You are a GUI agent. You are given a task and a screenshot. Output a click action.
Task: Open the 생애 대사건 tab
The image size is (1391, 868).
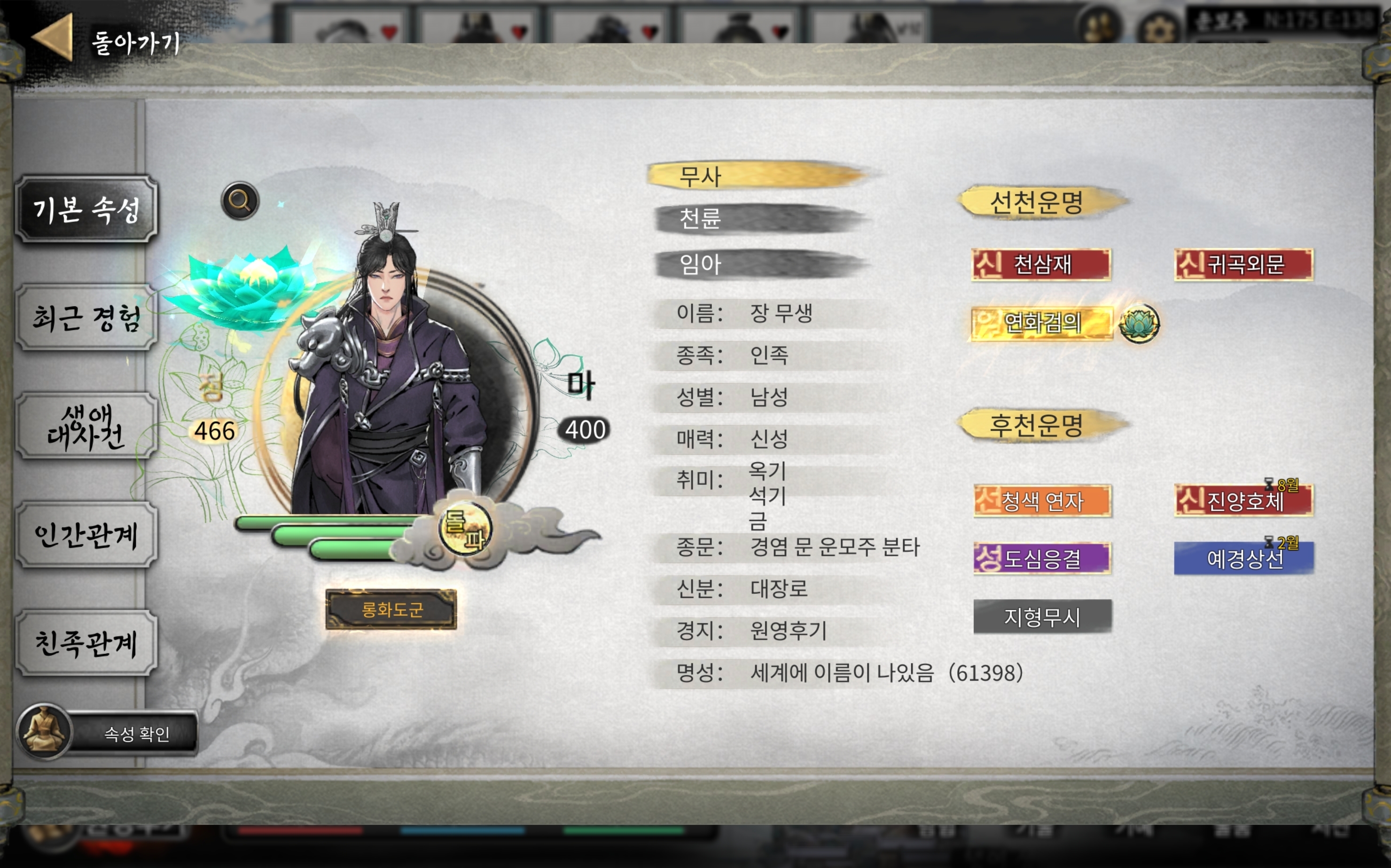[86, 426]
